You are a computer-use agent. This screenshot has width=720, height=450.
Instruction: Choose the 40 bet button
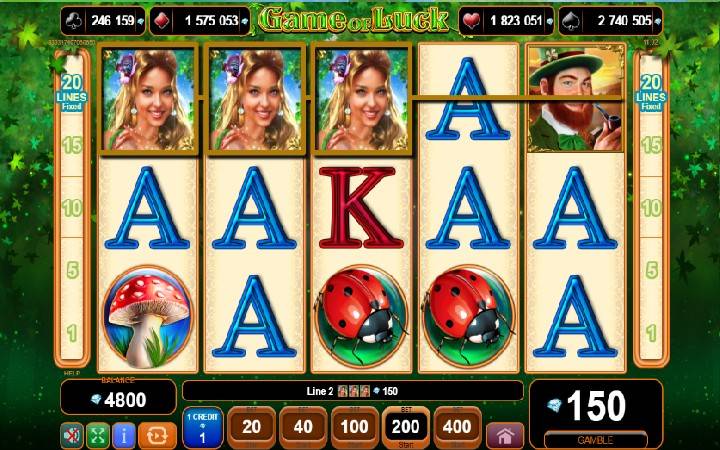[x=302, y=427]
